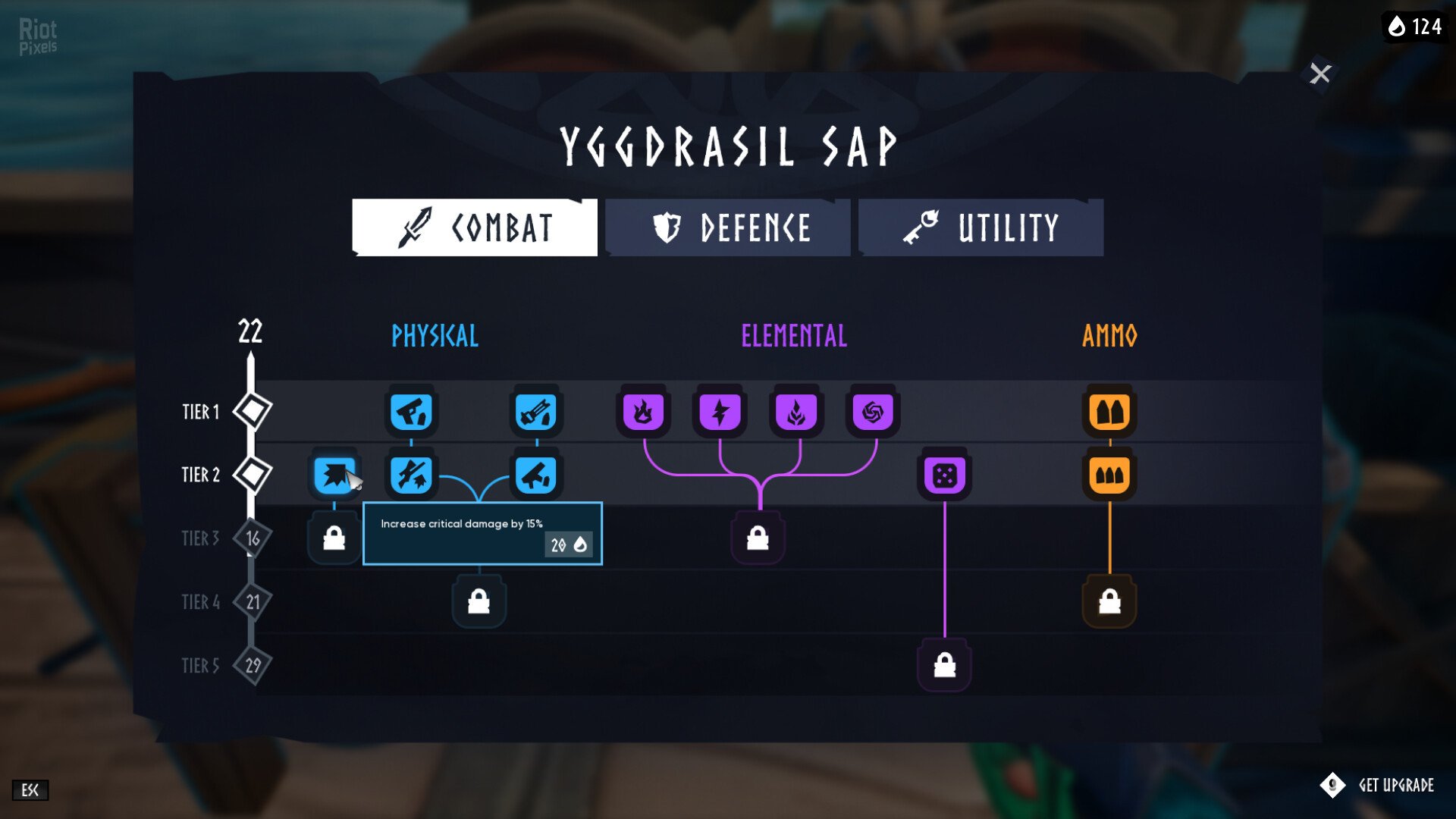
Task: Choose the lightning bolt elemental upgrade
Action: coord(720,412)
